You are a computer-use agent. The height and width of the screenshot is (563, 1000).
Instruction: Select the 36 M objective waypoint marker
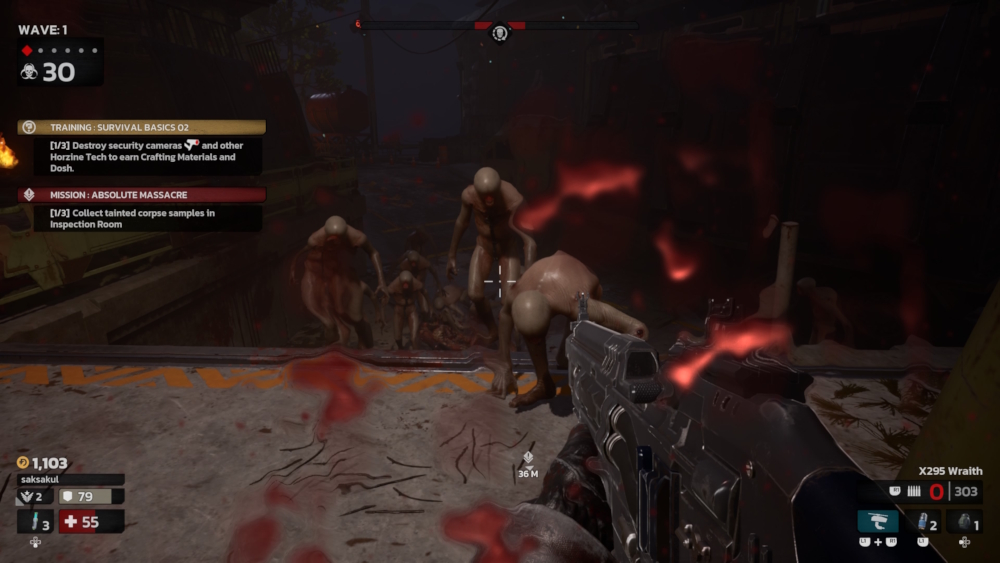[x=528, y=461]
